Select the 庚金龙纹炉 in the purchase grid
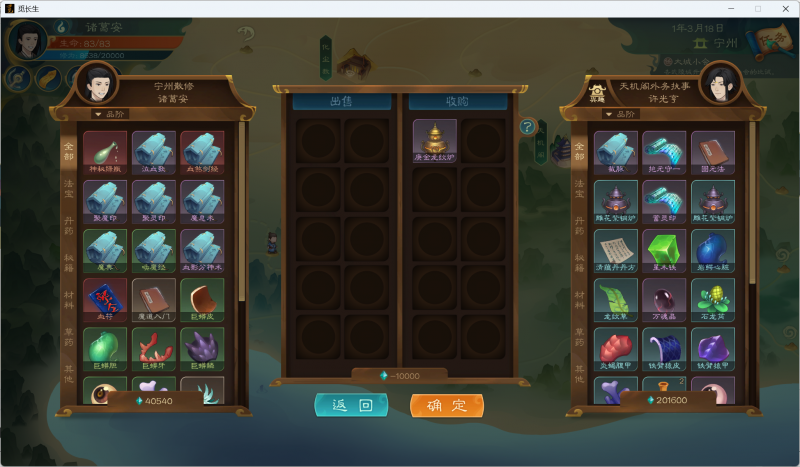Image resolution: width=800 pixels, height=467 pixels. pyautogui.click(x=434, y=140)
